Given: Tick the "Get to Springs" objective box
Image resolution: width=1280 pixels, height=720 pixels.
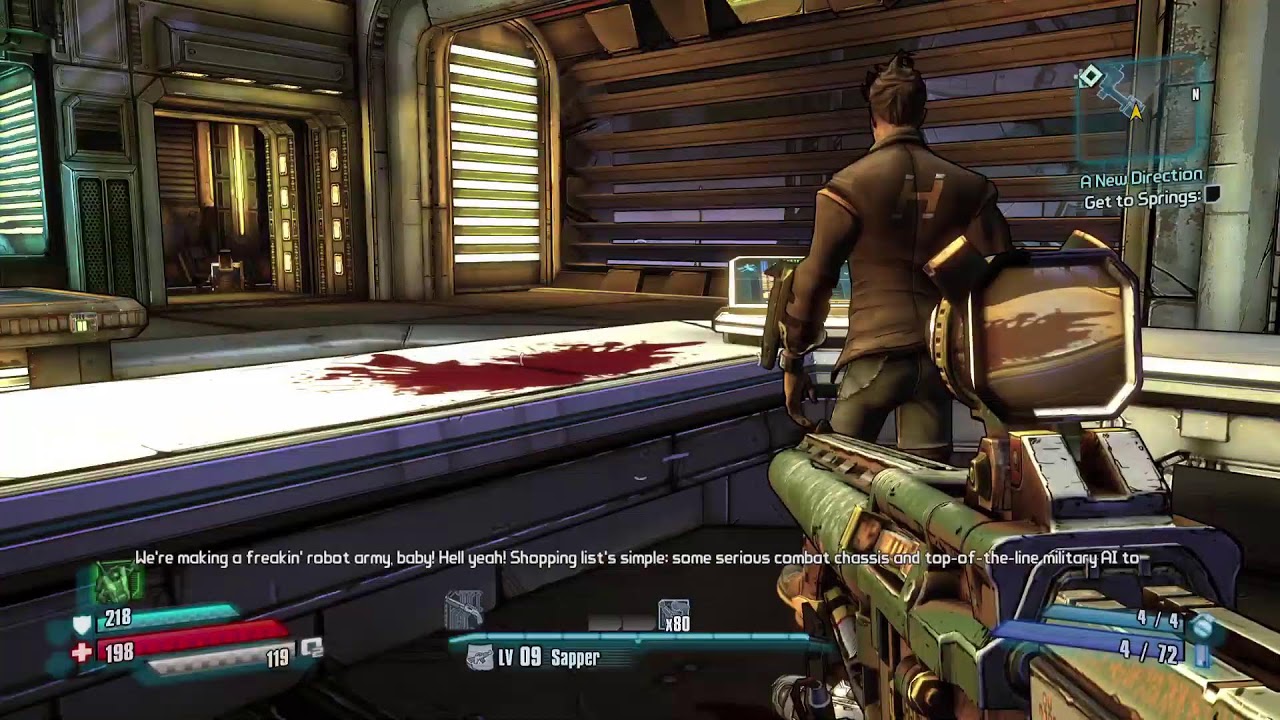Looking at the screenshot, I should click(x=1212, y=197).
